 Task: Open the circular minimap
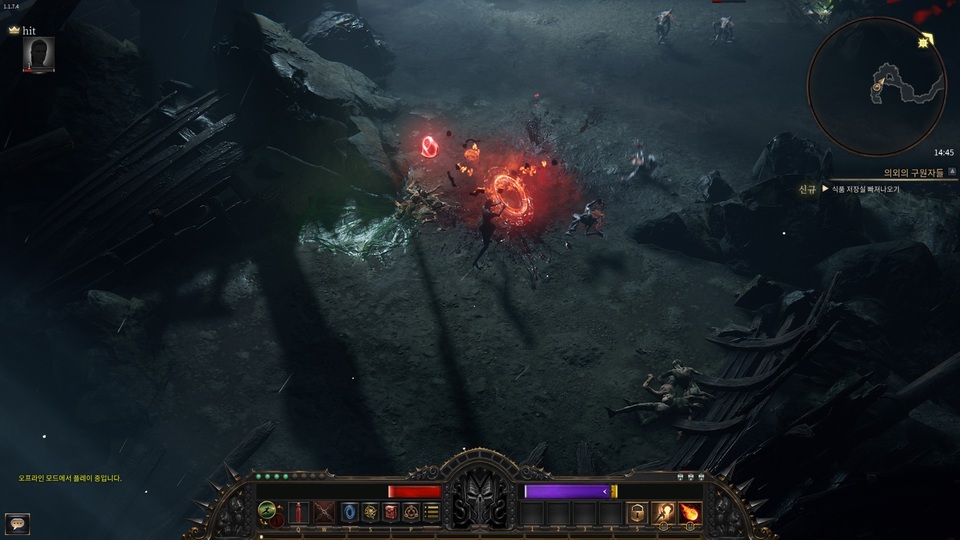pyautogui.click(x=876, y=88)
